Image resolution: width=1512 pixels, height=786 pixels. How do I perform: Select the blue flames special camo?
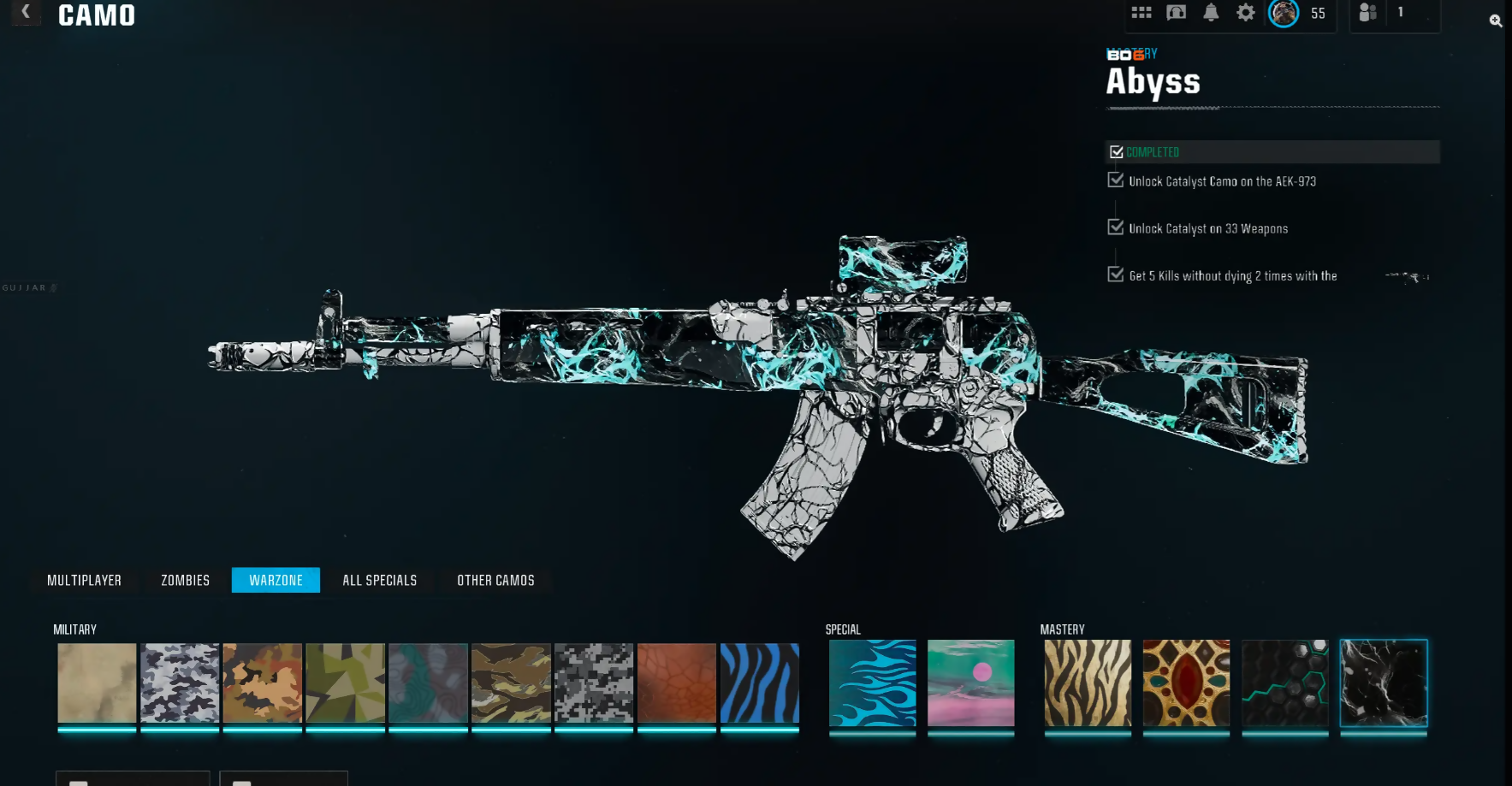[x=872, y=683]
